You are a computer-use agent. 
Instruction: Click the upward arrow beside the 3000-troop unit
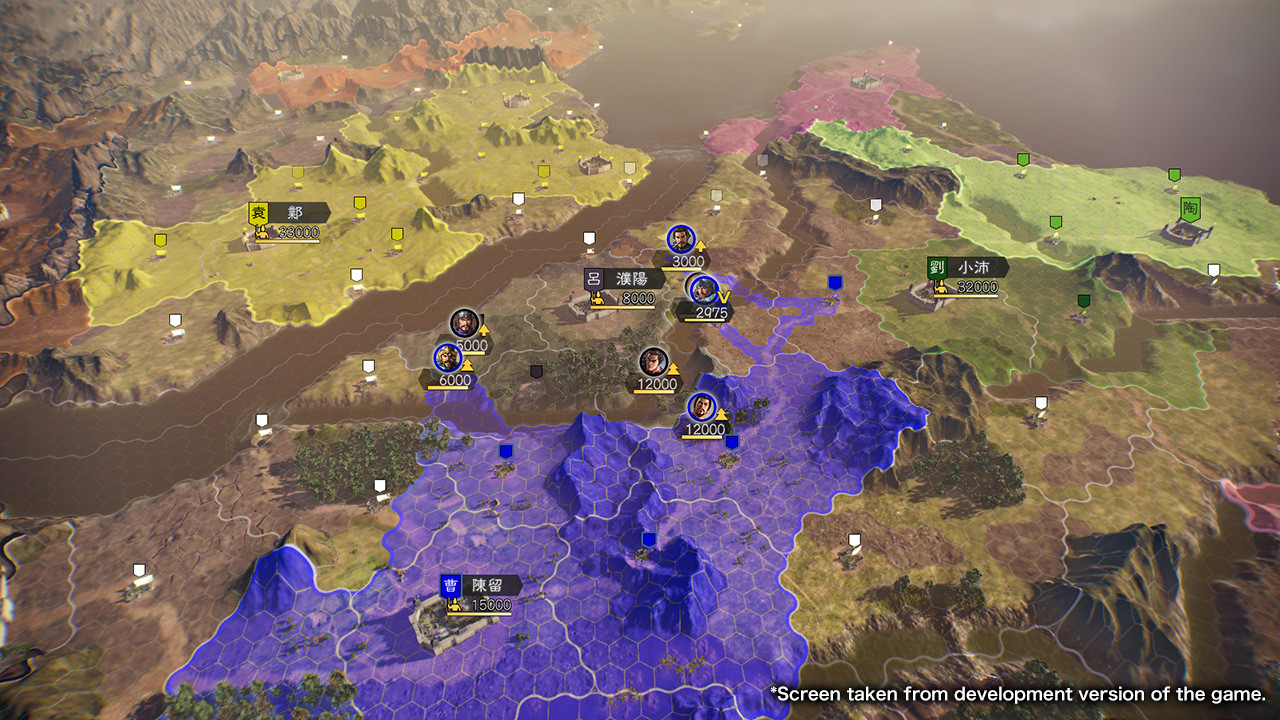coord(700,246)
